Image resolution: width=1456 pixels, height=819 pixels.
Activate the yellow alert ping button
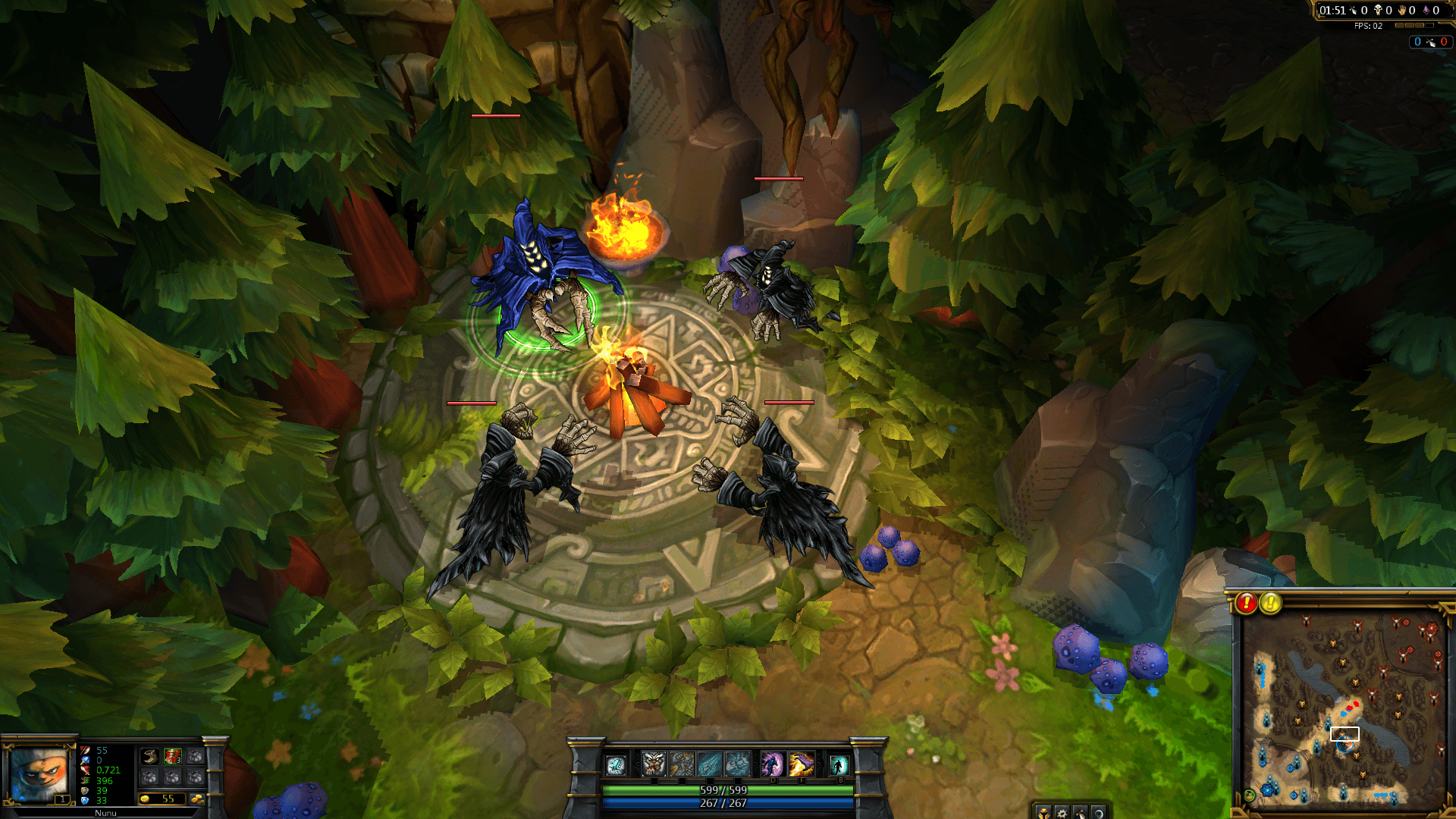click(x=1270, y=603)
